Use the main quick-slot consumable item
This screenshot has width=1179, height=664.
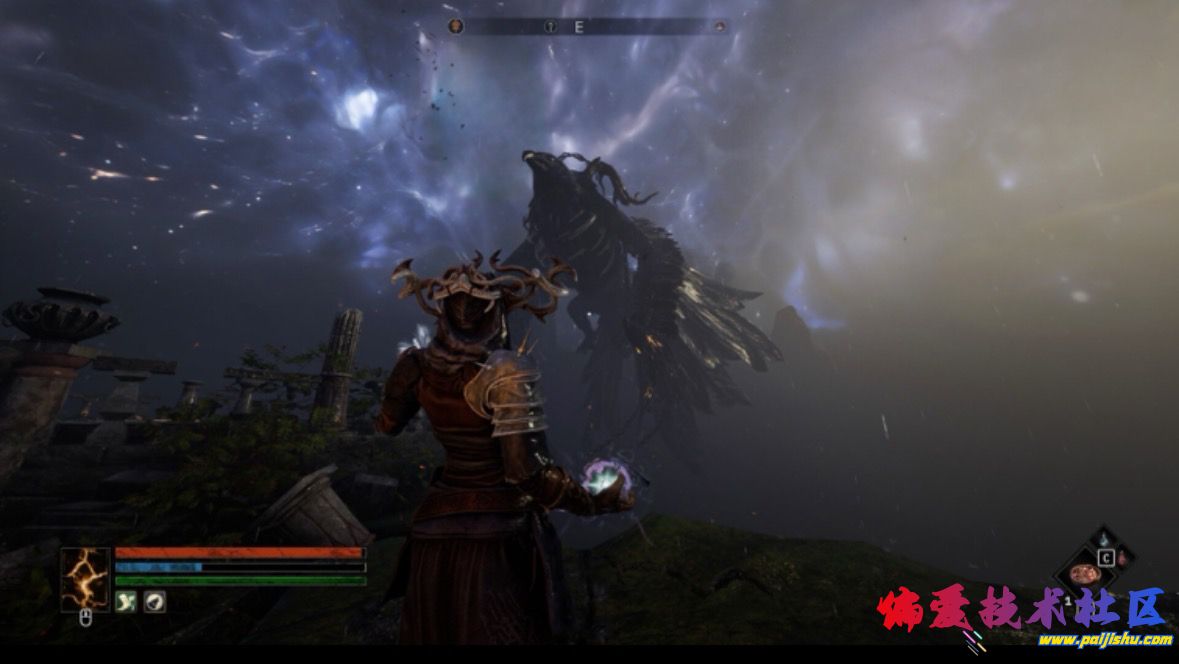[x=1083, y=575]
